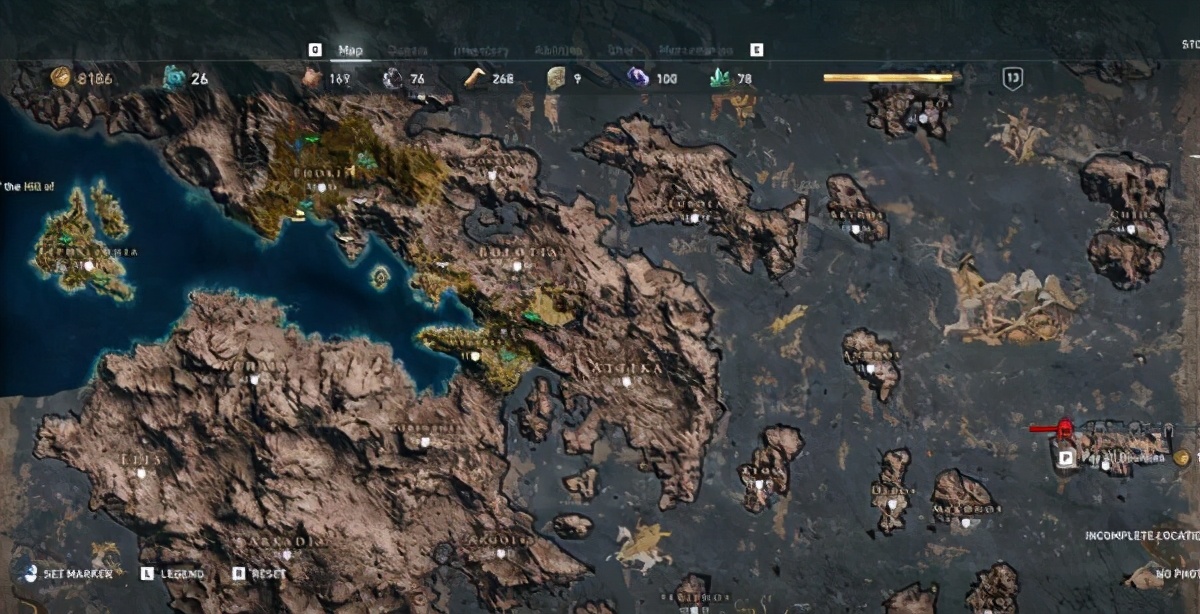
Task: Click the Attika region shield marker
Action: coord(627,381)
